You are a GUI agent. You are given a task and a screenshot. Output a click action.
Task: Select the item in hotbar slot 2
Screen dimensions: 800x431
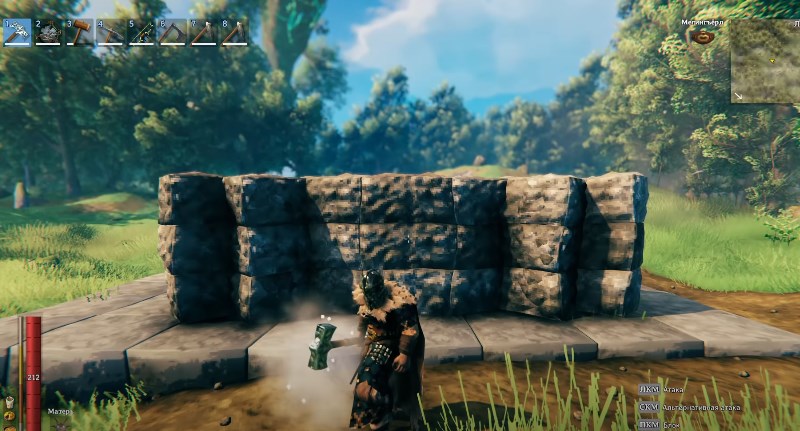48,32
